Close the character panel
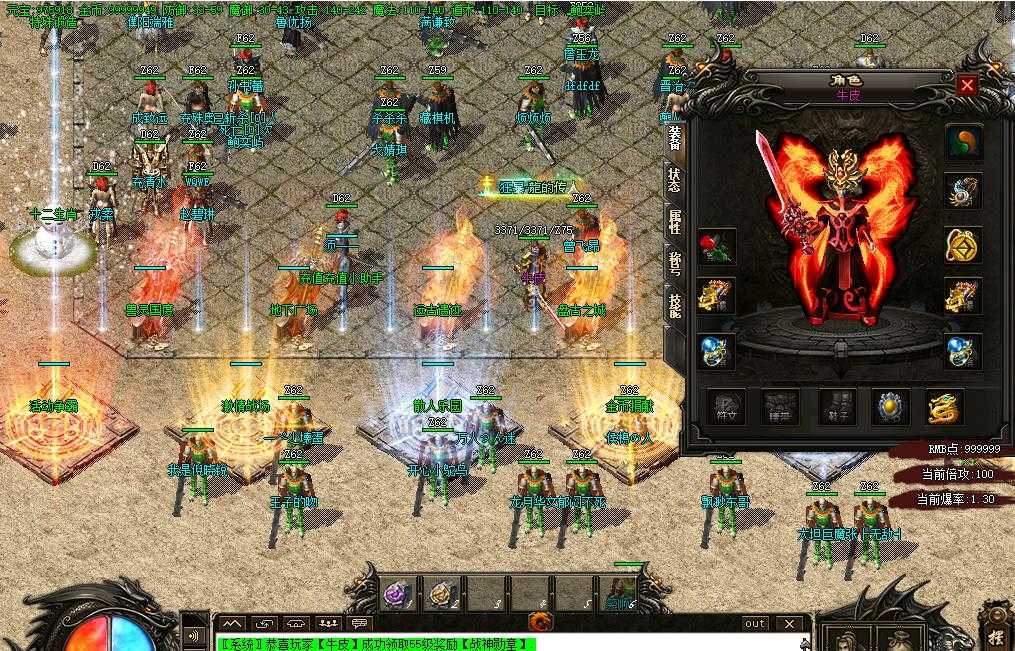 966,86
